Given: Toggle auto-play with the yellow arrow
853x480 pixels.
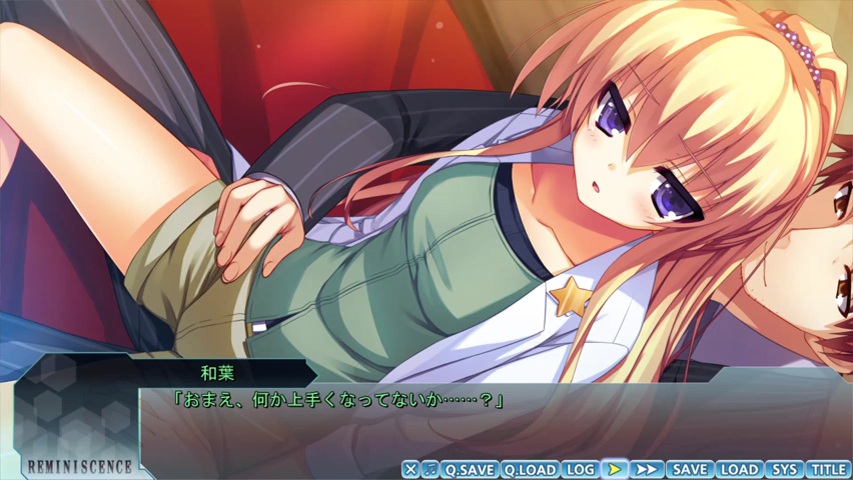Looking at the screenshot, I should 615,469.
